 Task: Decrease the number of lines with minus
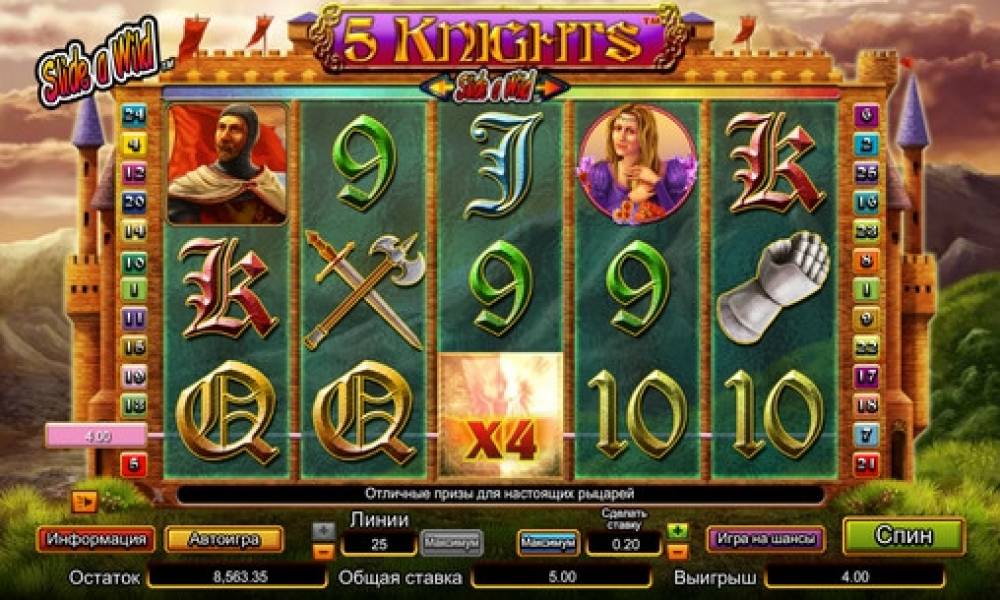coord(323,550)
